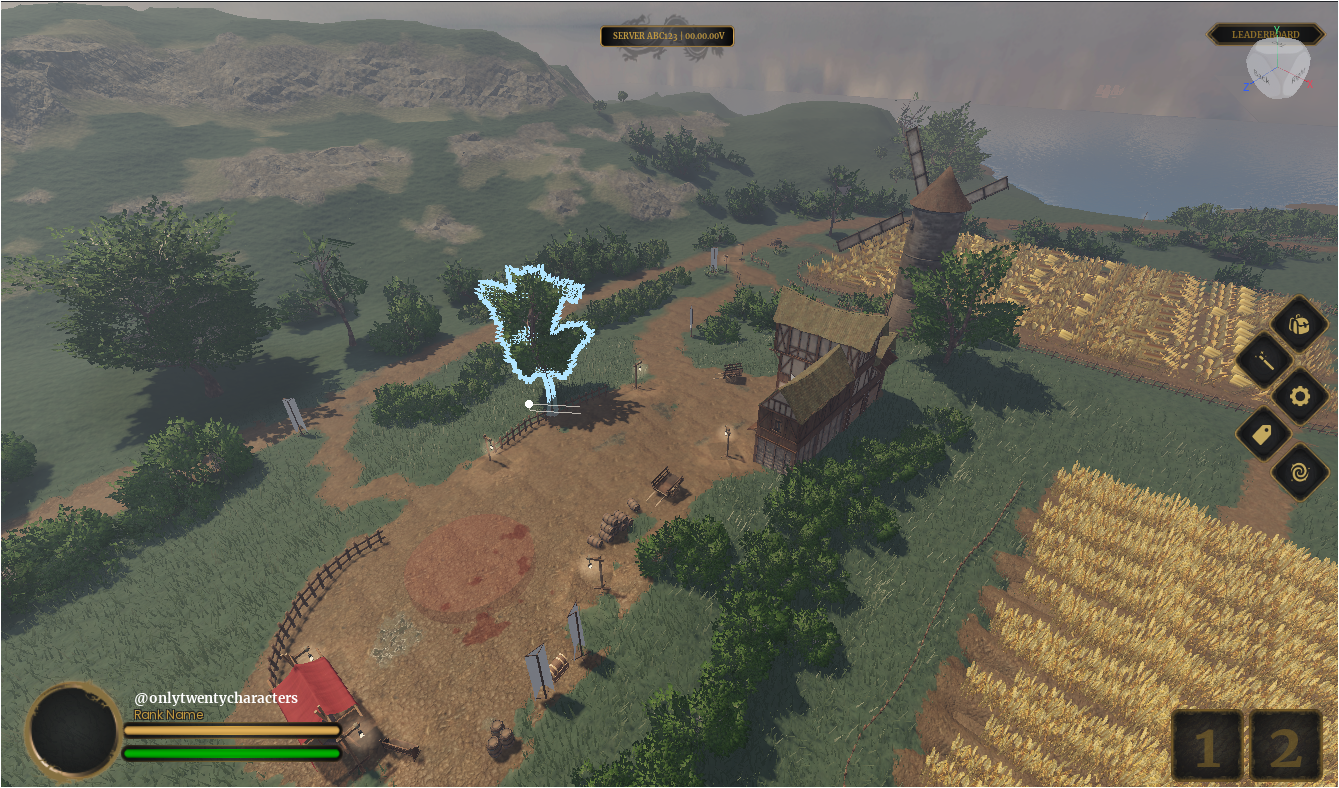Activate the spiral portal icon

(1299, 471)
